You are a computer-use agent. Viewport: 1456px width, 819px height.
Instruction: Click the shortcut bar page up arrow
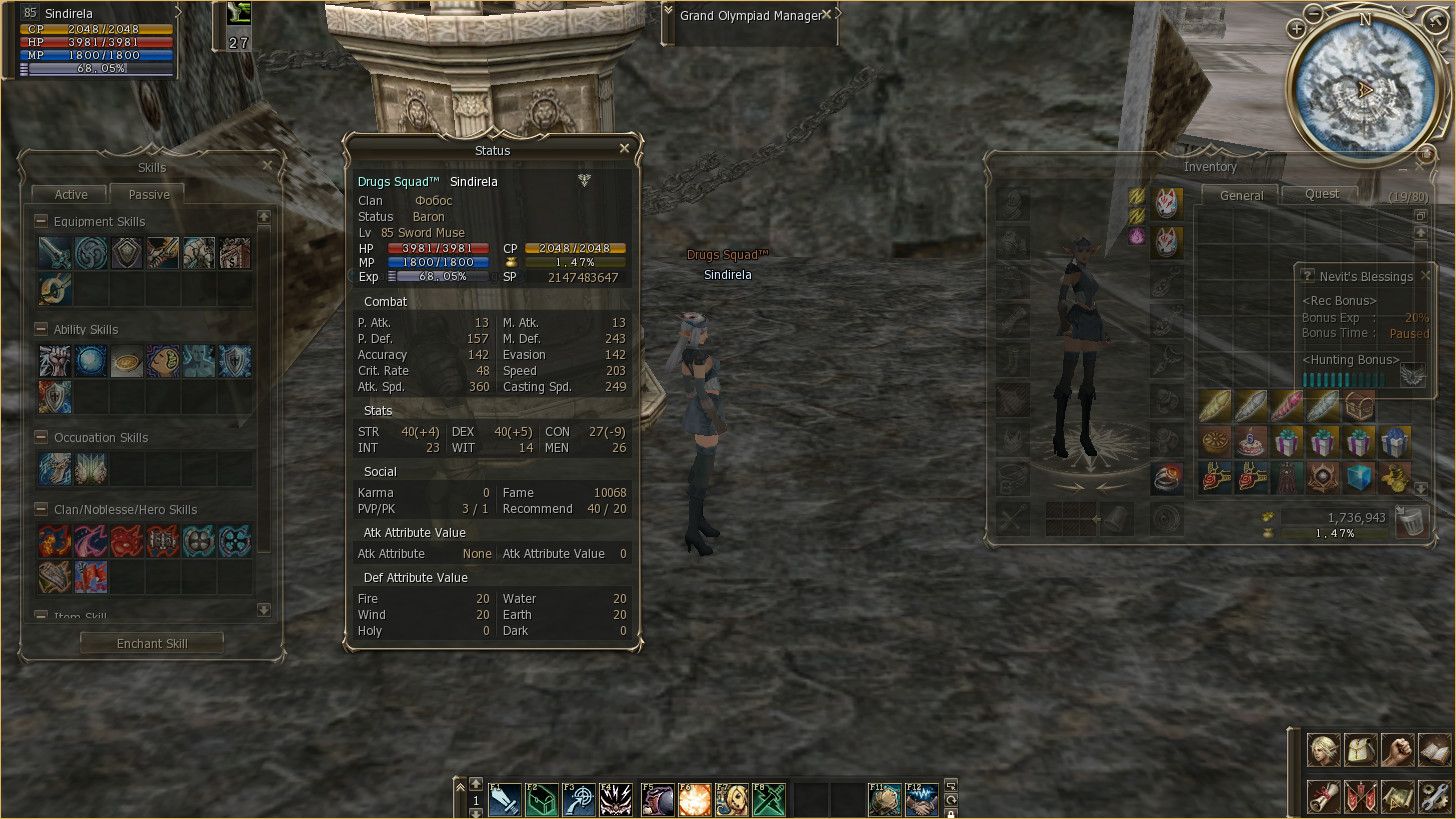click(x=474, y=786)
